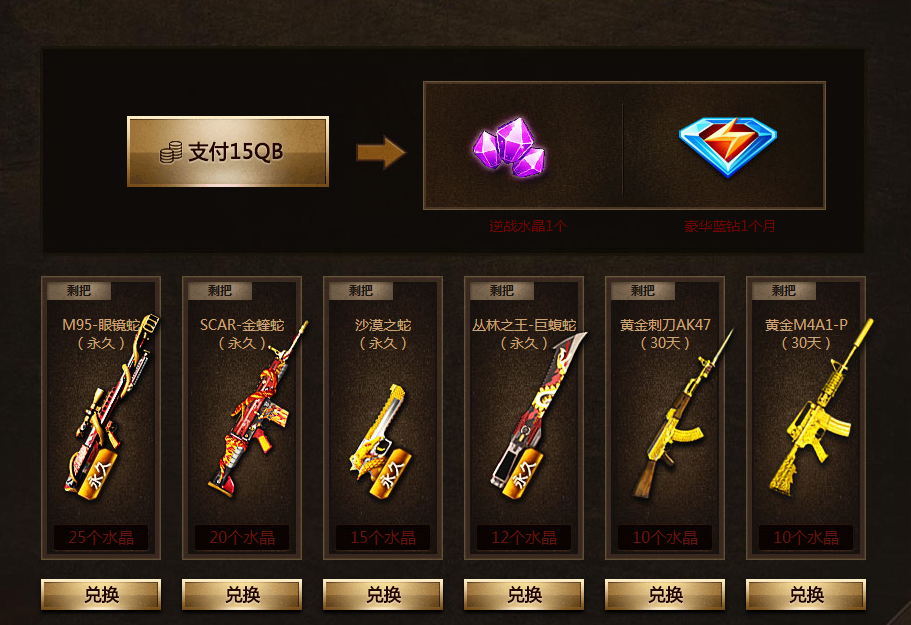Choose the SCAR-金蝰蛇 rifle card

(x=242, y=417)
